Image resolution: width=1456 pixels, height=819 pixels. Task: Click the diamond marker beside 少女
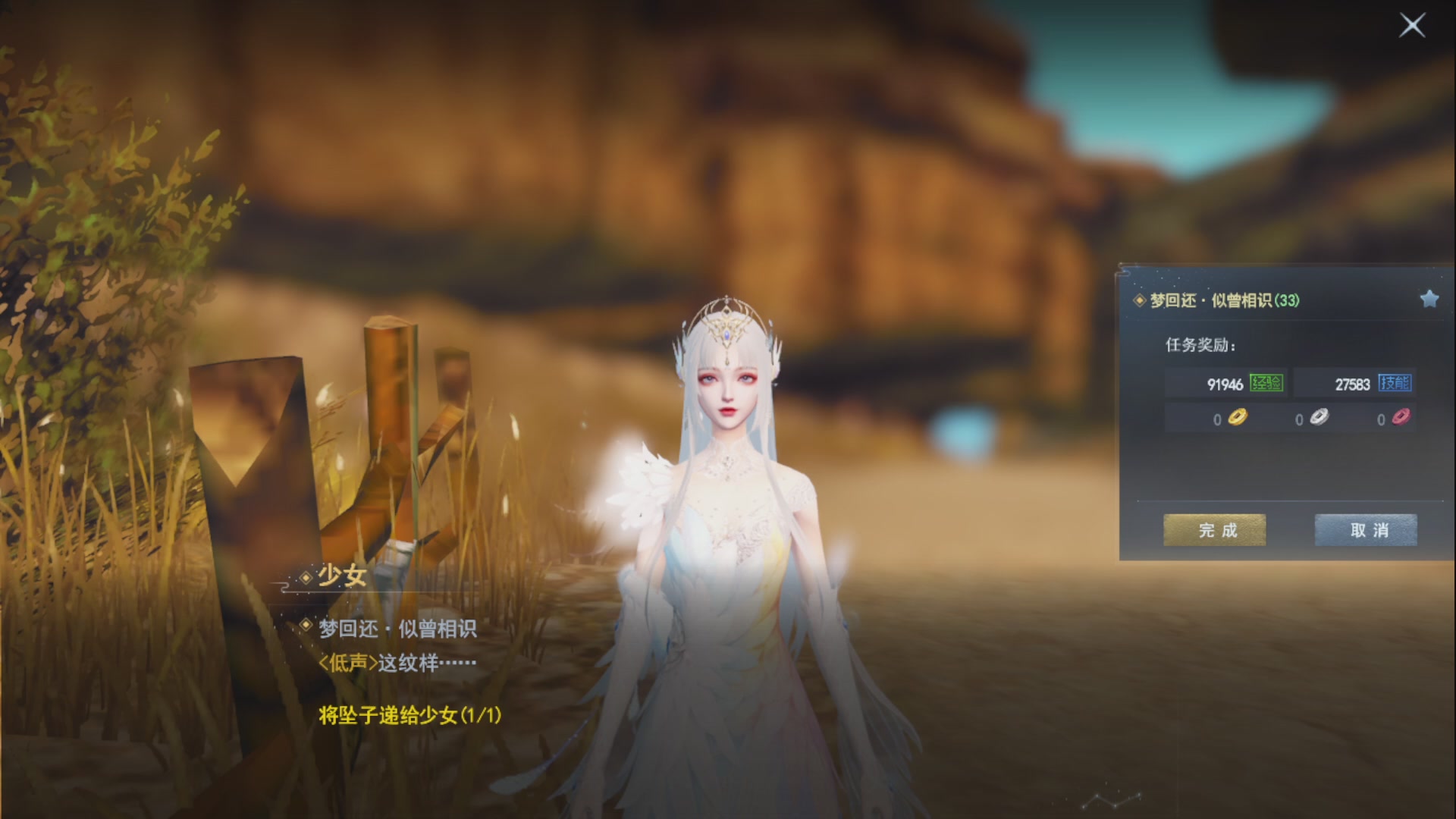click(307, 578)
